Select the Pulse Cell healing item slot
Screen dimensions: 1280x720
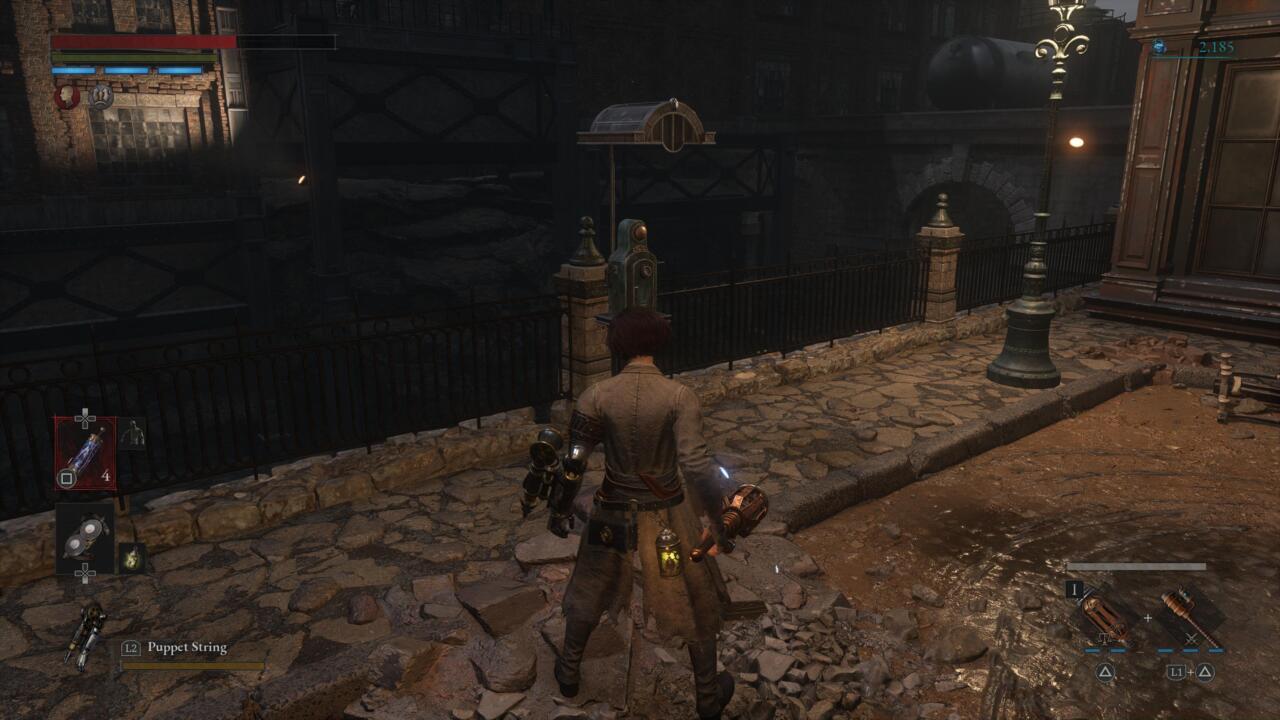click(83, 454)
